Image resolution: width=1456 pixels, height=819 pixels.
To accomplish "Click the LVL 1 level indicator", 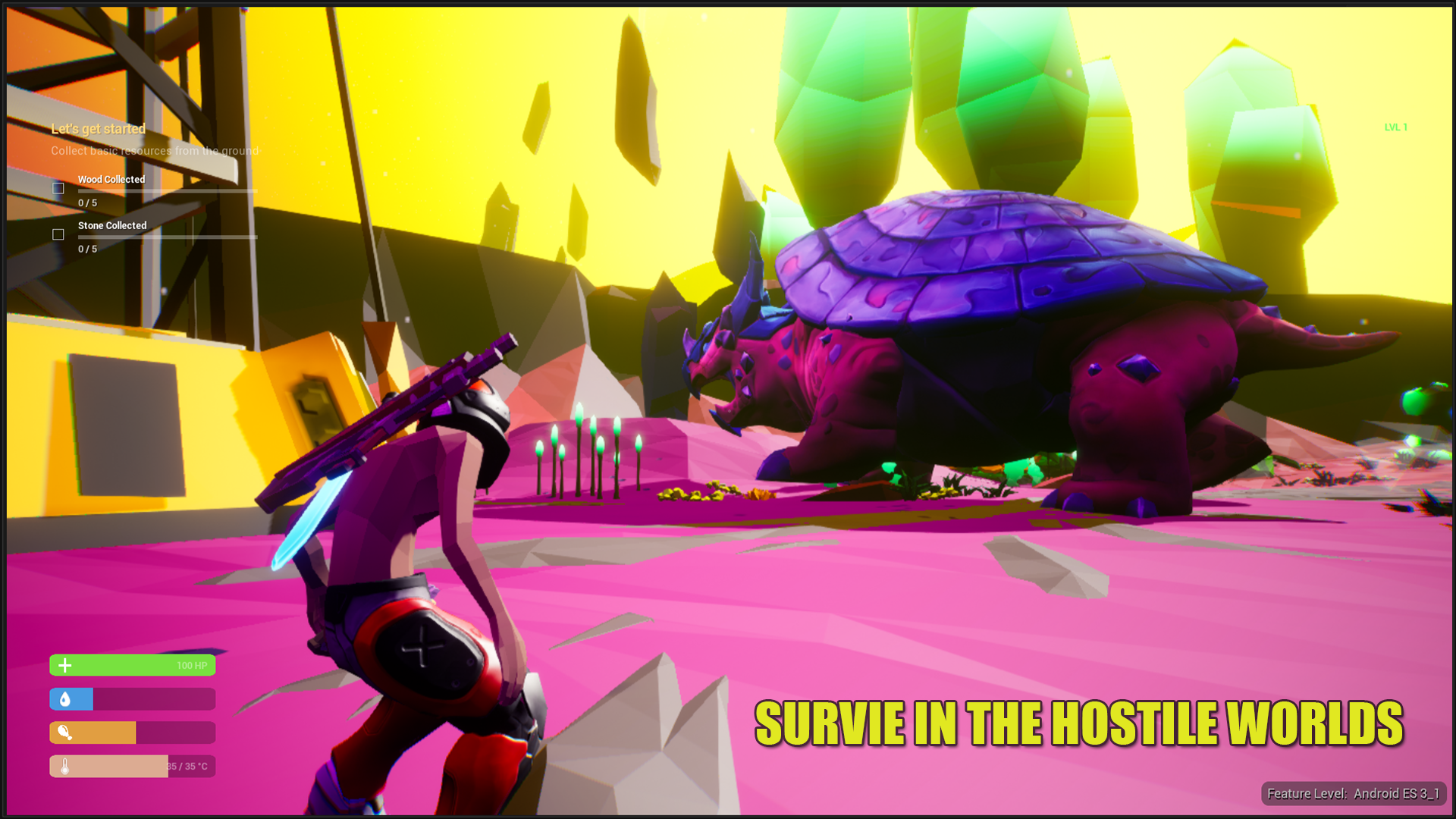I will pos(1395,127).
